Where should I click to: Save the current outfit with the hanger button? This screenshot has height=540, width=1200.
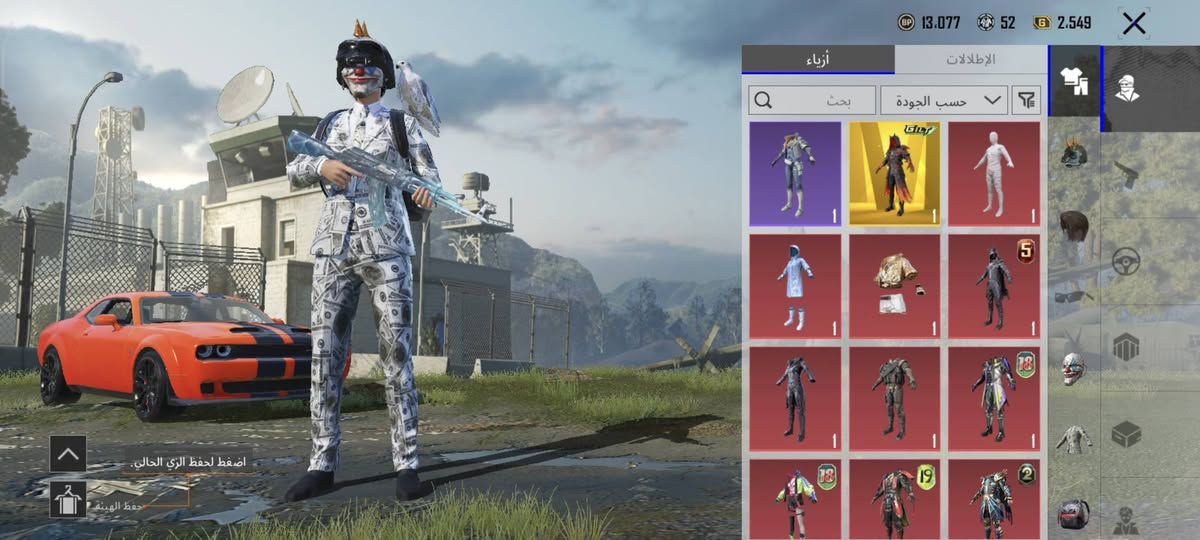(x=68, y=499)
